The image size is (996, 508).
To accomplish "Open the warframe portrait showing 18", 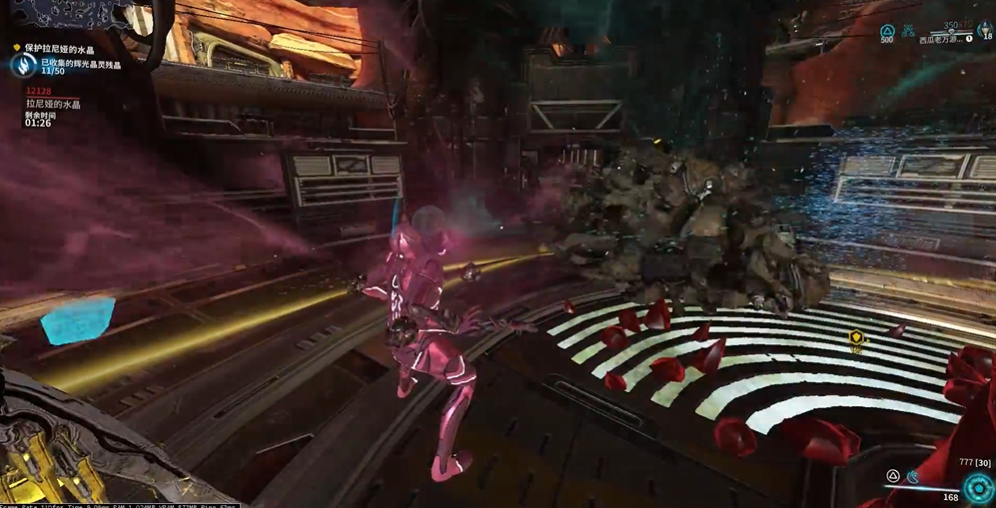I will [986, 30].
